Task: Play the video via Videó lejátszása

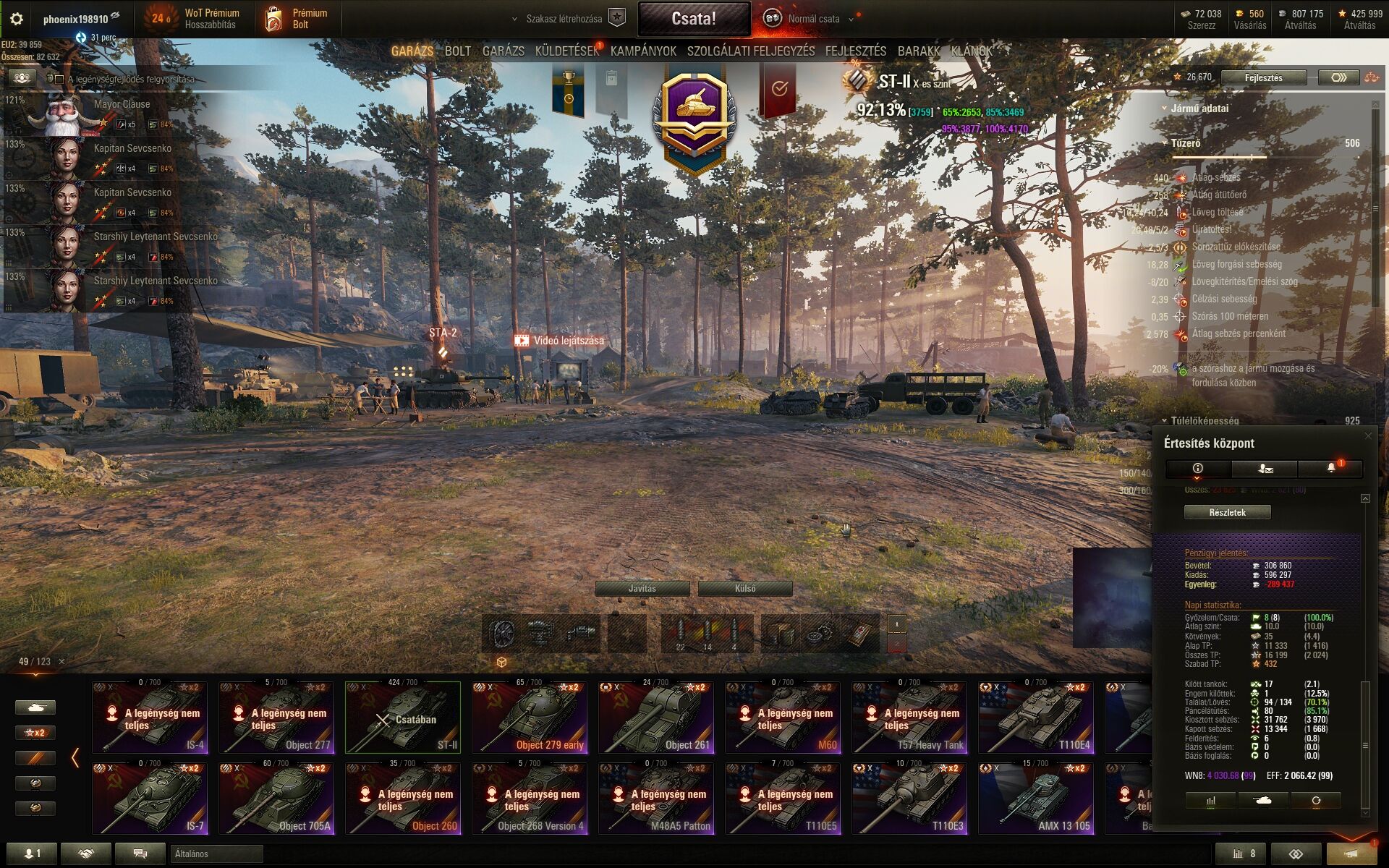Action: tap(560, 341)
